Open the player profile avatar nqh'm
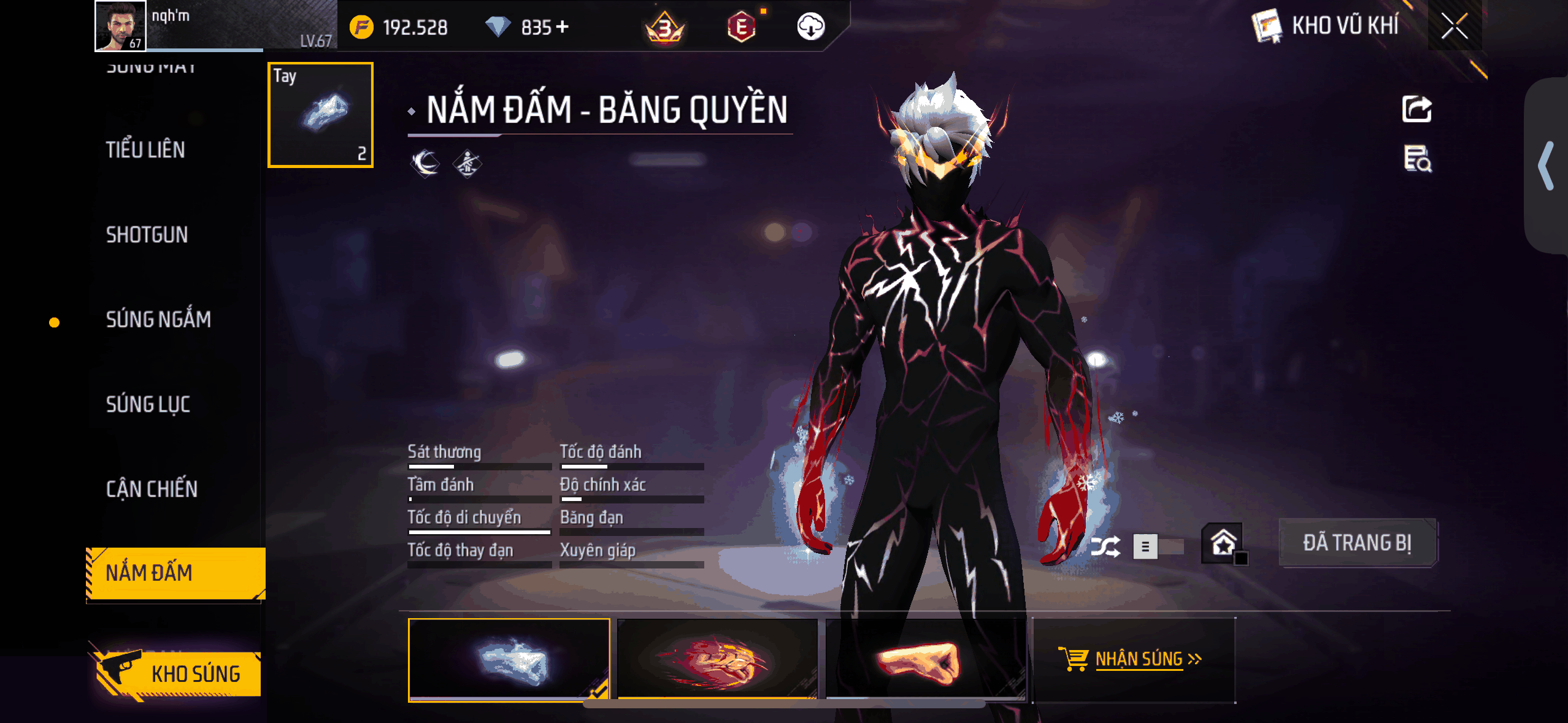 (120, 26)
